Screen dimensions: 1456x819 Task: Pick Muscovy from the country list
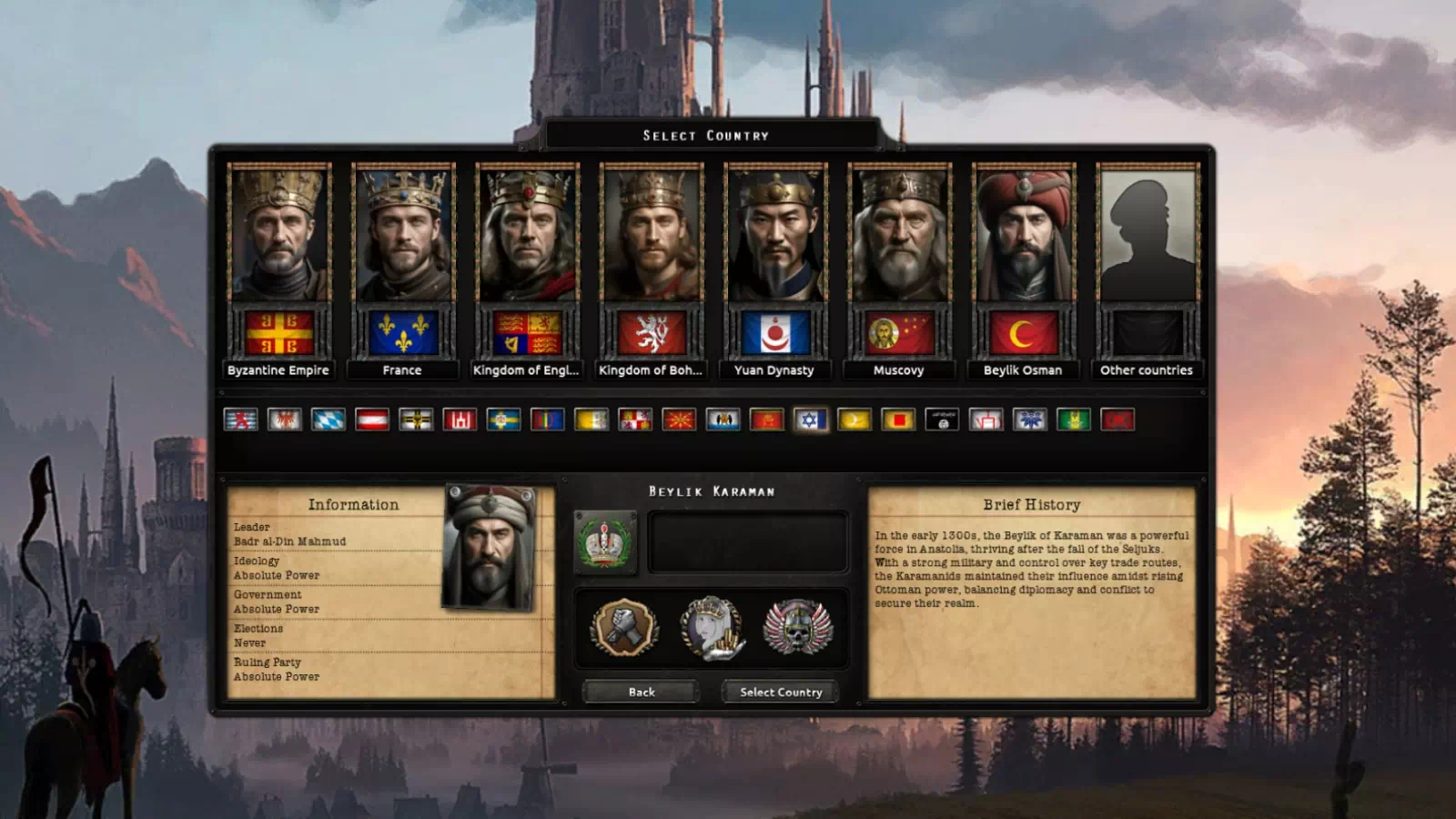tap(898, 235)
